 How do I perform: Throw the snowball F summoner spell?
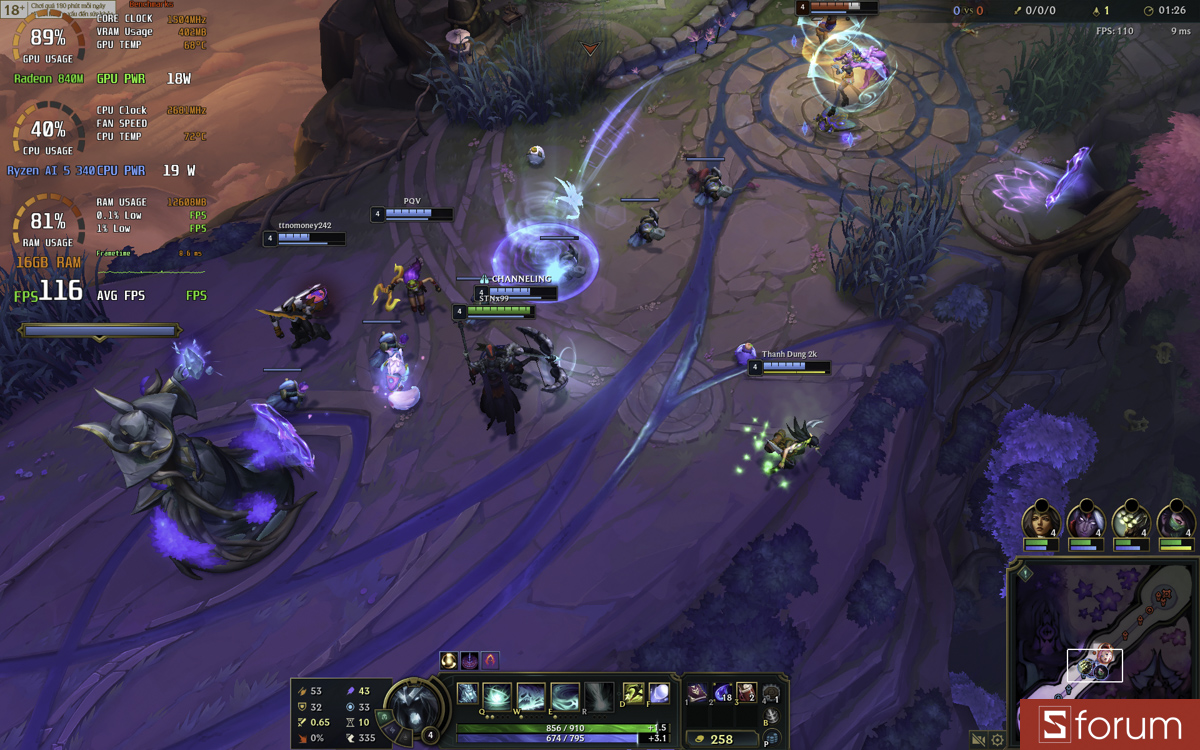tap(659, 693)
